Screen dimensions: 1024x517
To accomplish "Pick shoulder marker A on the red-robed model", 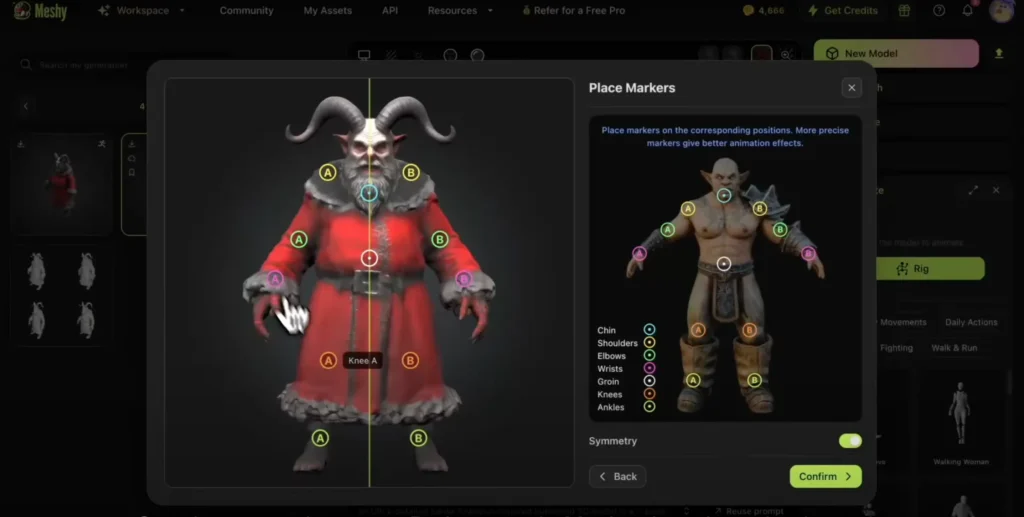I will pos(327,172).
